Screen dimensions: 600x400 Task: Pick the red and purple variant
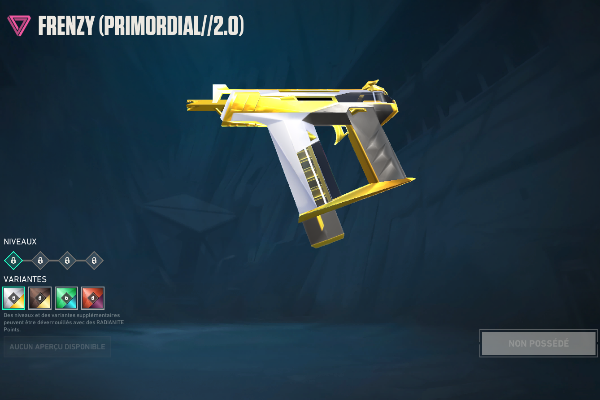(x=93, y=297)
